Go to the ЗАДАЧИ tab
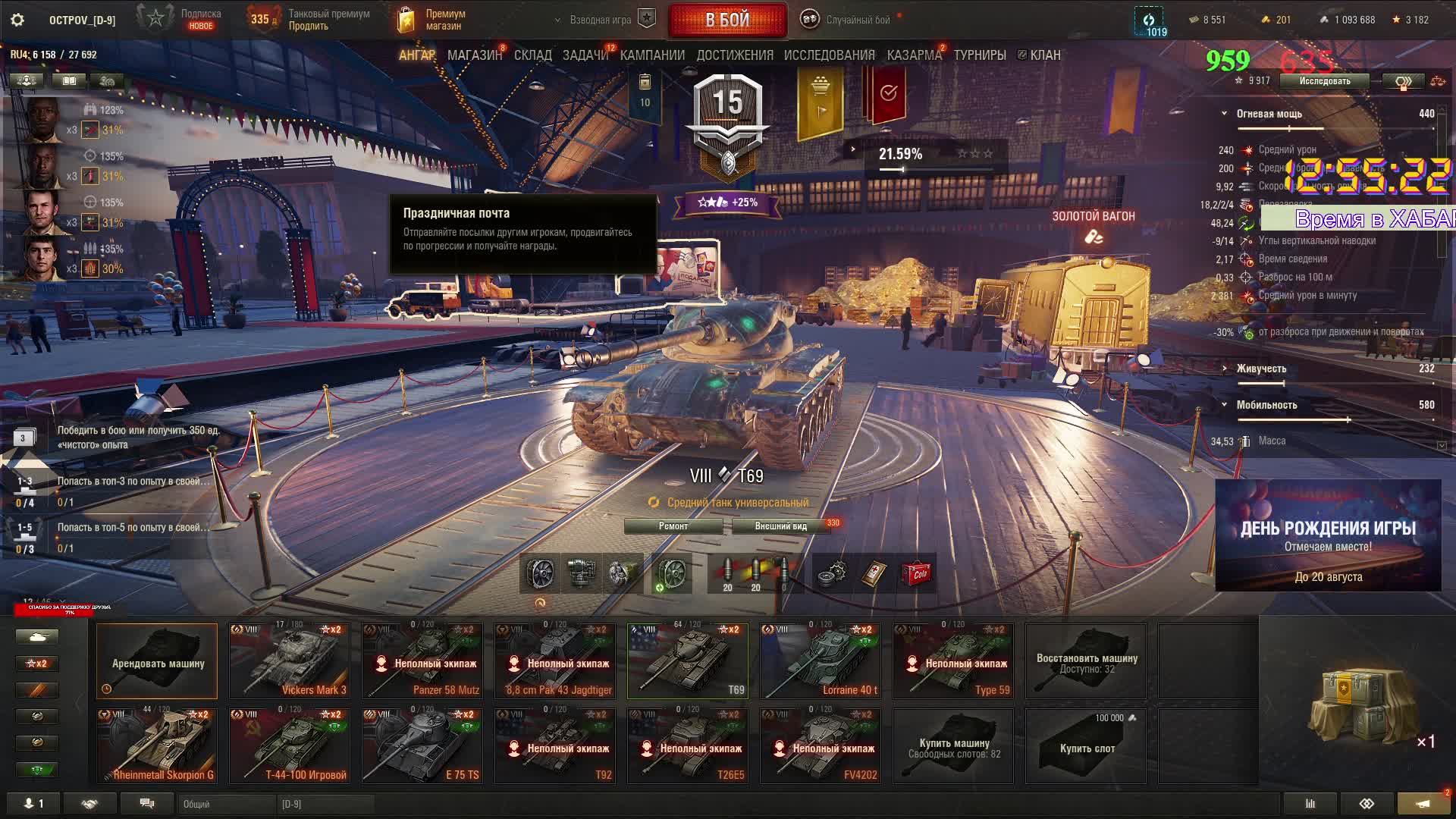Screen dimensions: 1456x819 pos(585,55)
